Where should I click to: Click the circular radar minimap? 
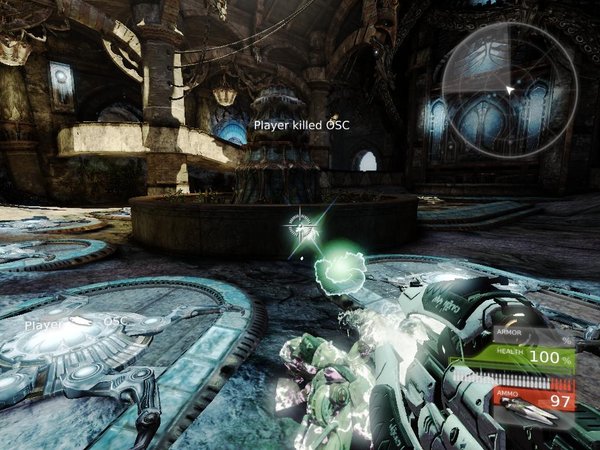pyautogui.click(x=509, y=90)
